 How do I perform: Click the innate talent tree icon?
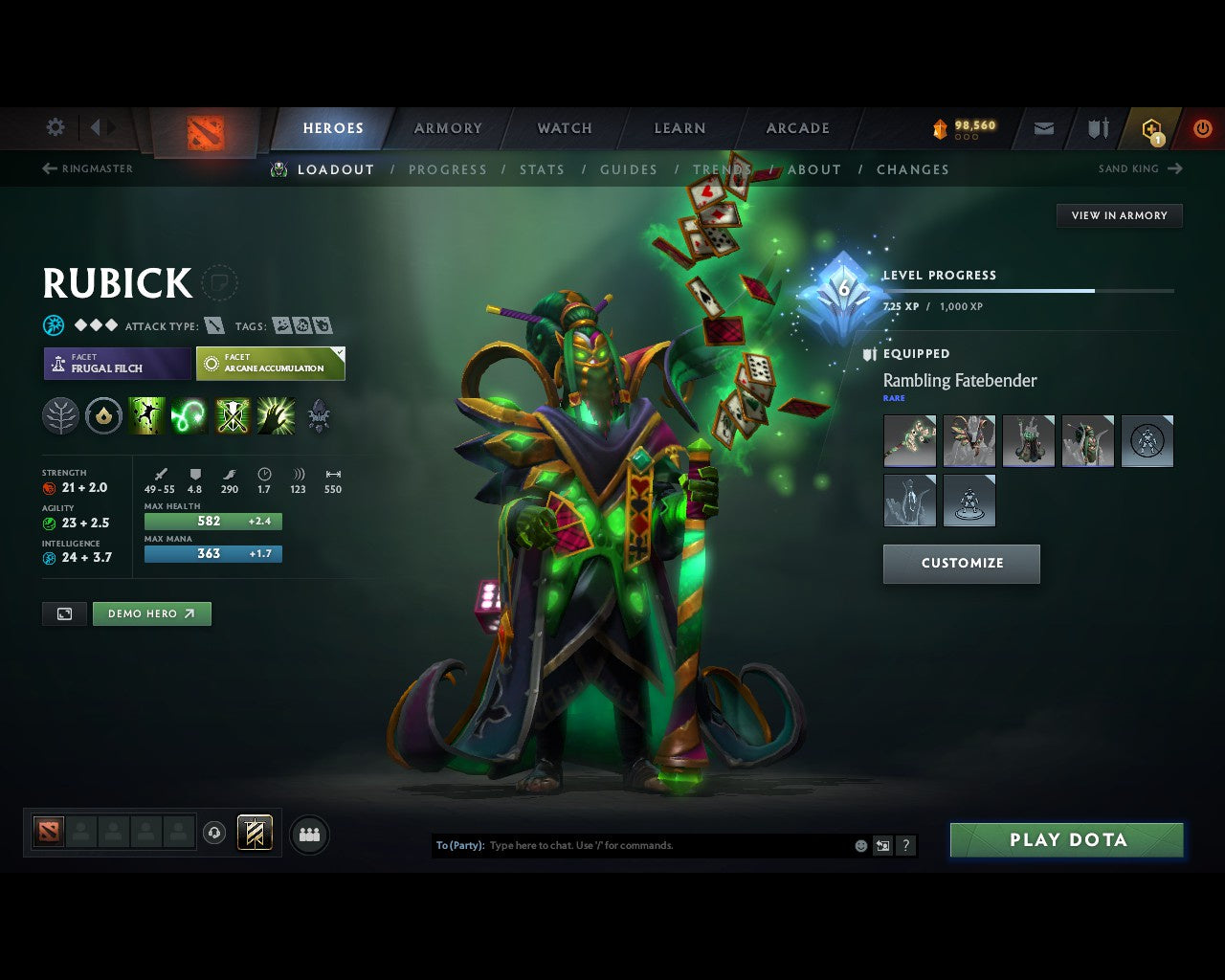point(60,414)
